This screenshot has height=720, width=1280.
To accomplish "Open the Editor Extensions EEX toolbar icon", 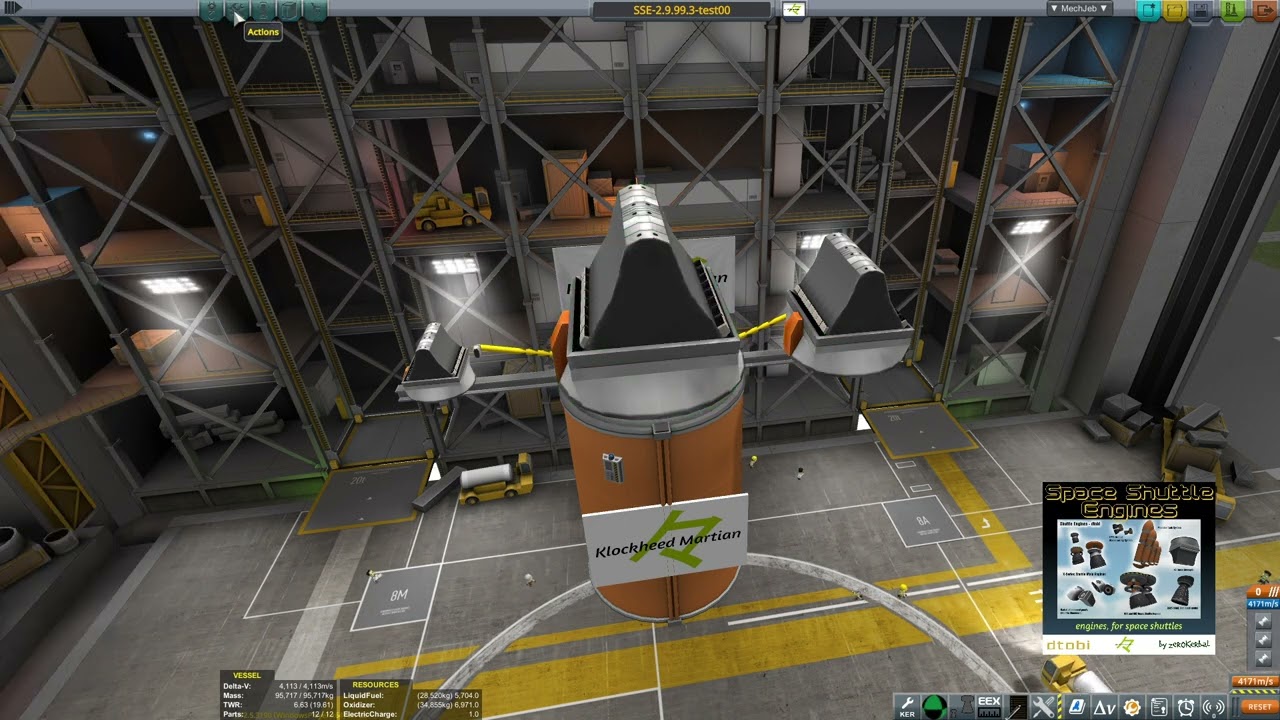I will [989, 707].
